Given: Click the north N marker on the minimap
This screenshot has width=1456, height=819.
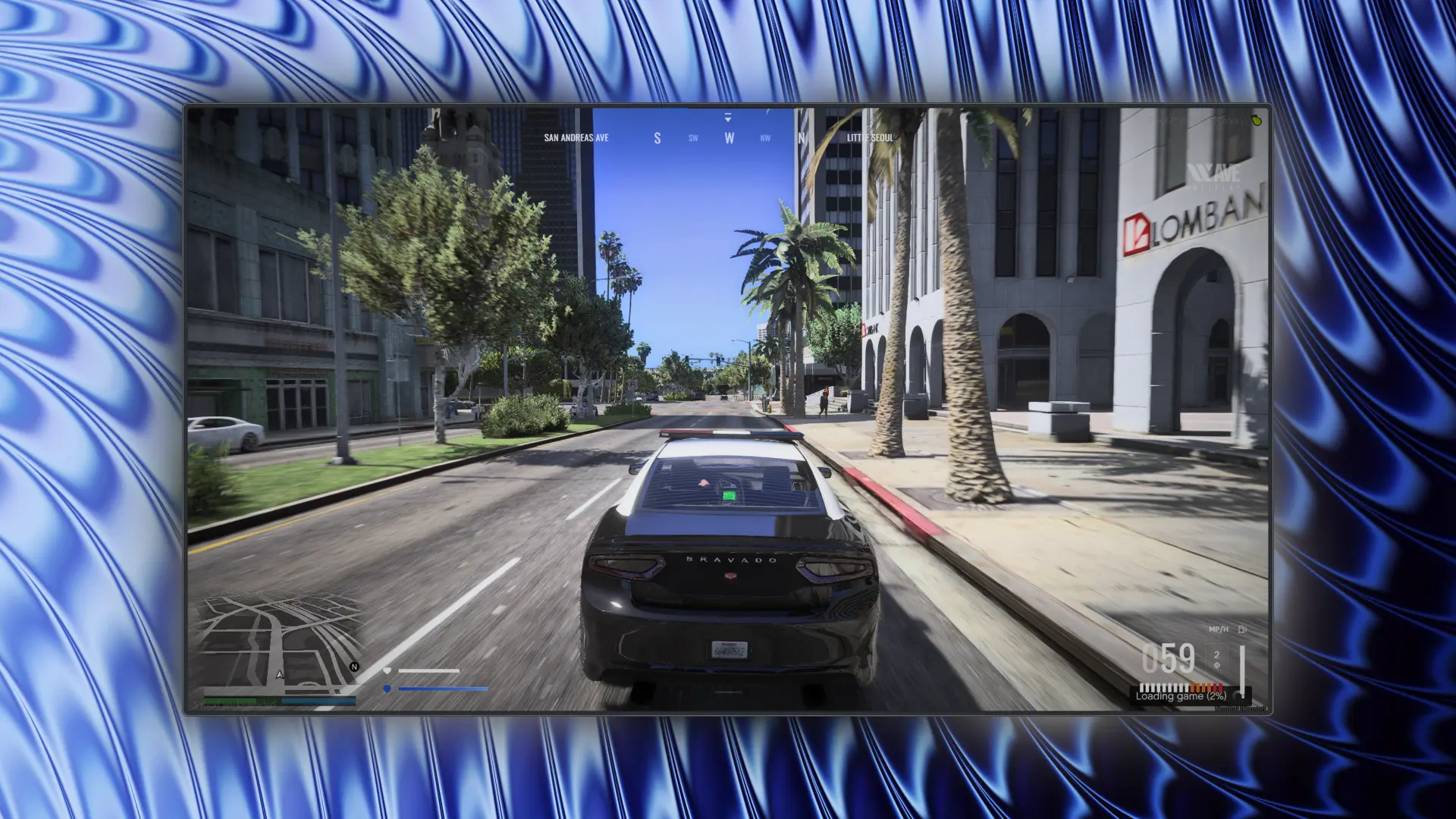Looking at the screenshot, I should [354, 667].
